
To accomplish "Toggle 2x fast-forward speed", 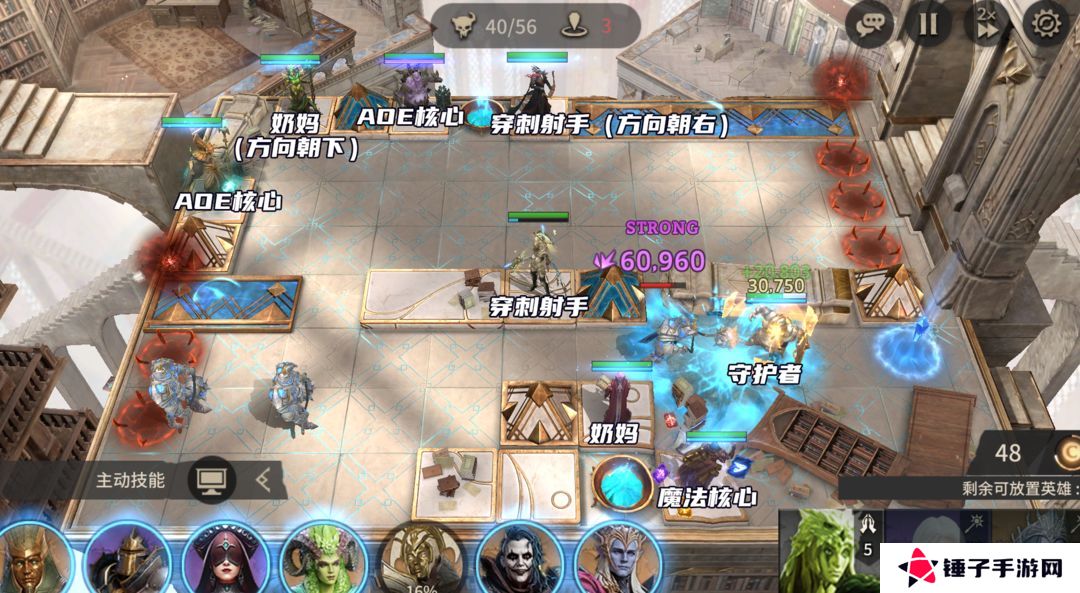I will [987, 24].
